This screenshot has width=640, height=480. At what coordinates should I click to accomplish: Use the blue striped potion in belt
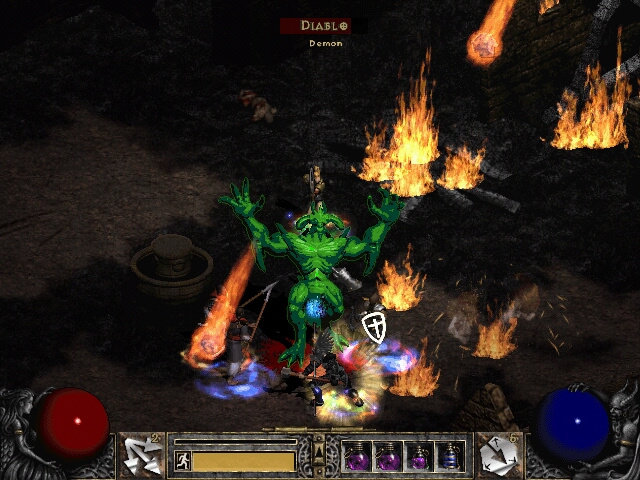tap(451, 457)
